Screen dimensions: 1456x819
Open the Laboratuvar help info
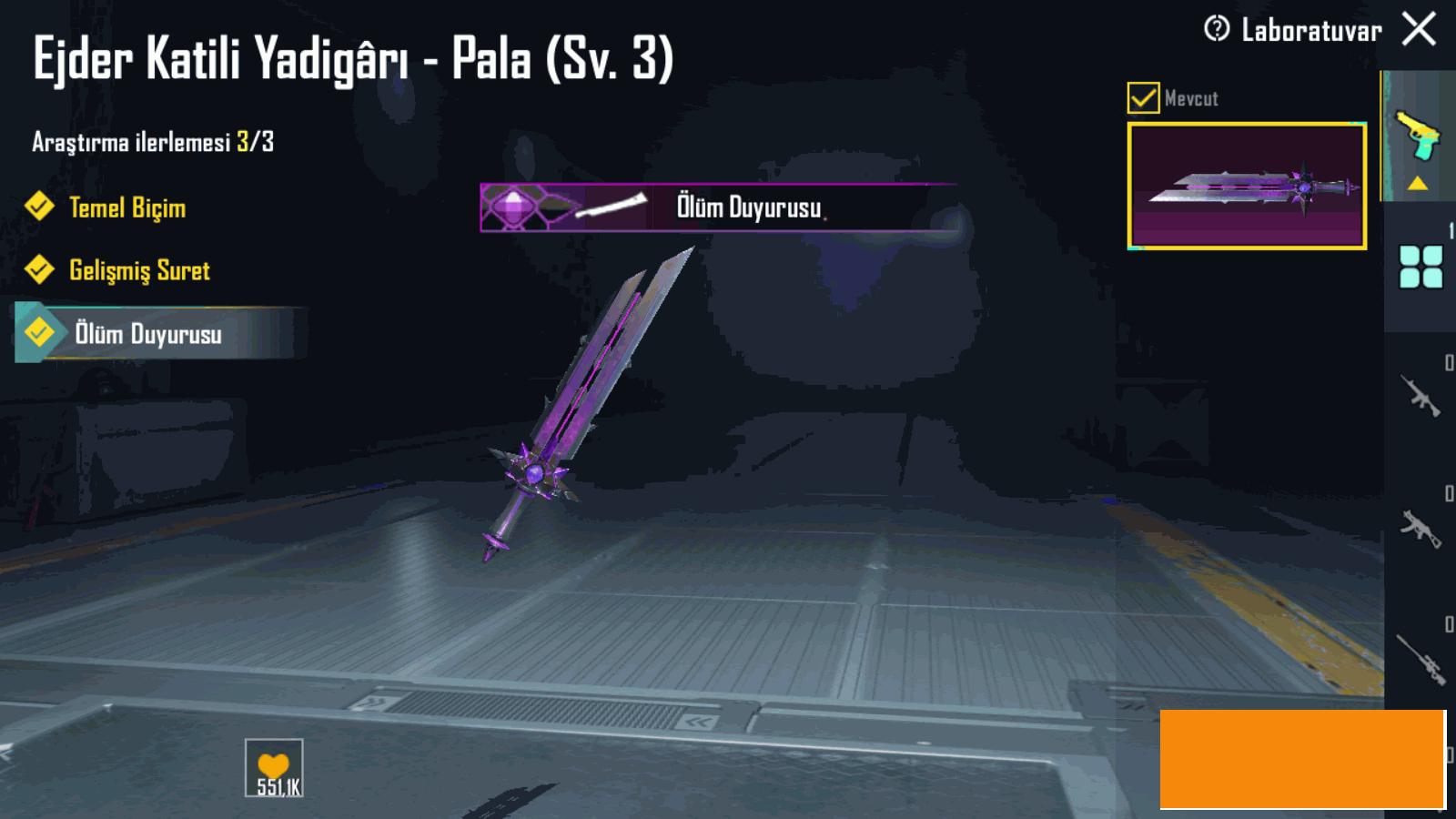click(1216, 29)
